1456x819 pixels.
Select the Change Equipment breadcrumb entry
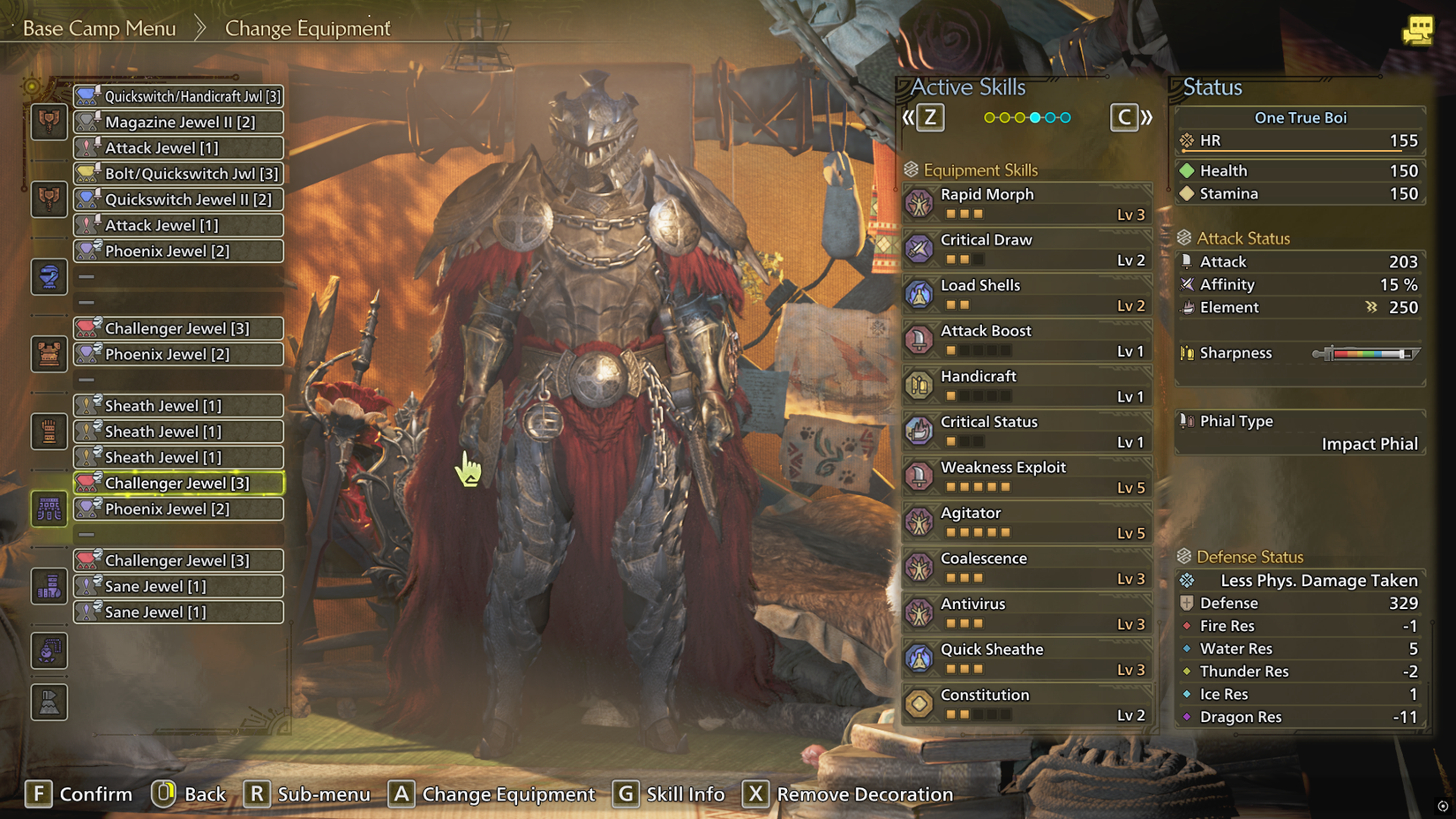308,27
